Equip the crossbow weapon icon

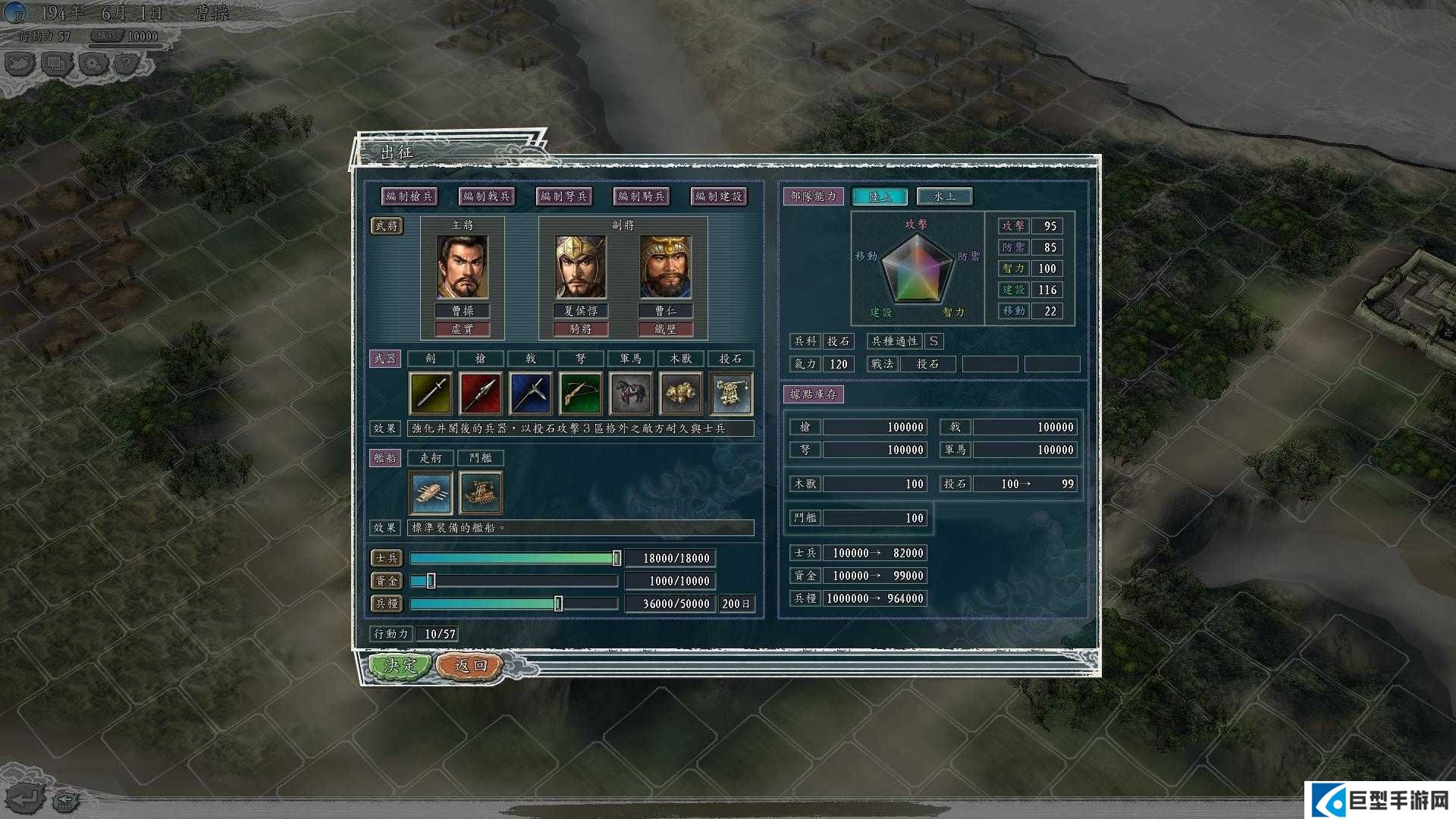[580, 394]
